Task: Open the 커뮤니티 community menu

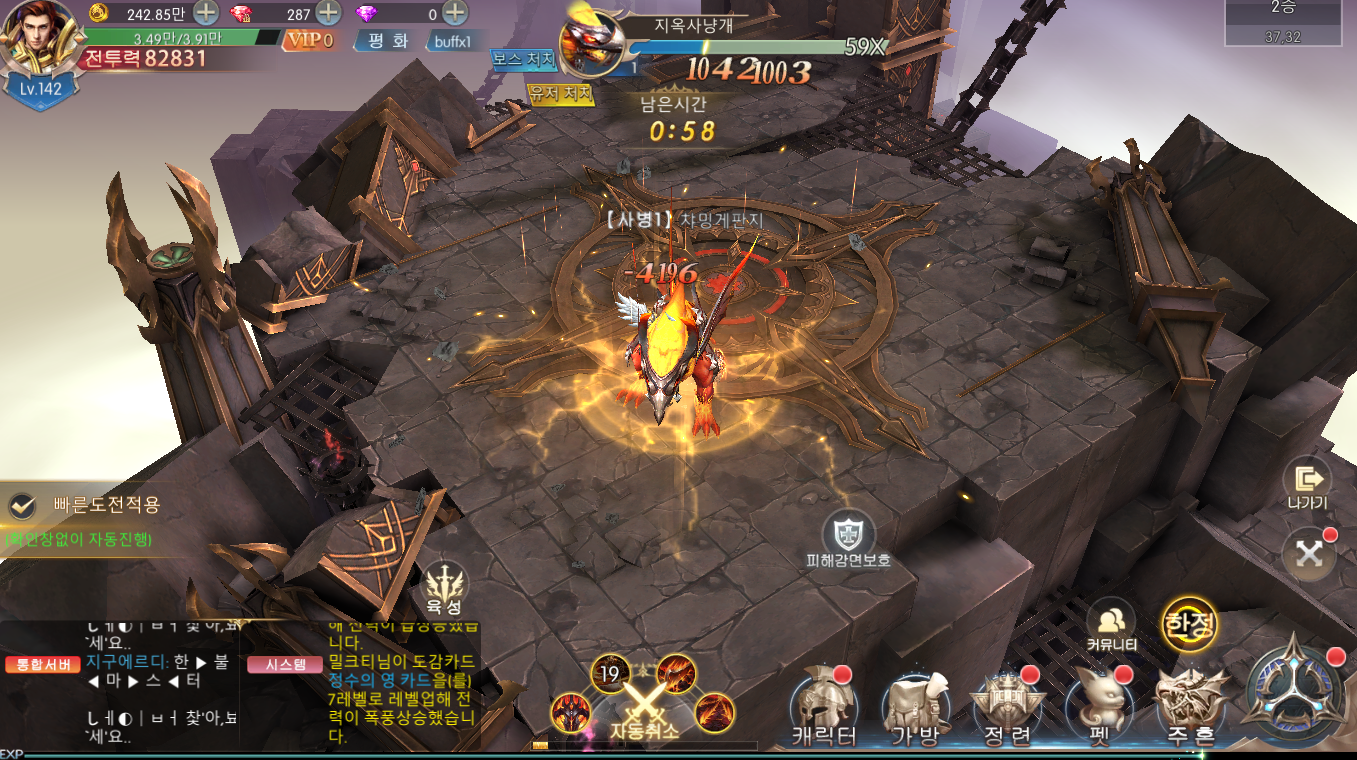Action: (1111, 625)
